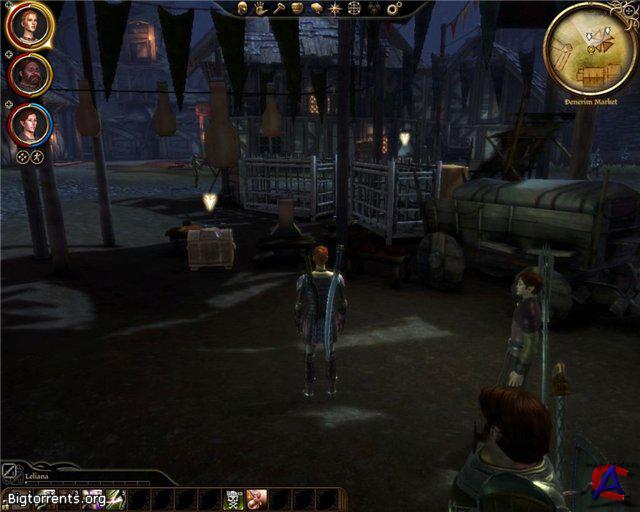640x512 pixels.
Task: Use the pink flesh-toned quickbar item
Action: tap(256, 498)
